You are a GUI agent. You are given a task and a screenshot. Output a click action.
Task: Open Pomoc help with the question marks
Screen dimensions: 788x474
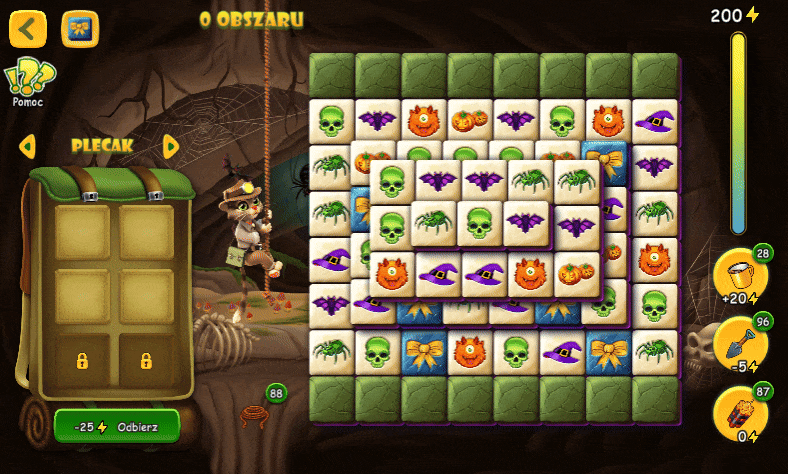tap(29, 79)
